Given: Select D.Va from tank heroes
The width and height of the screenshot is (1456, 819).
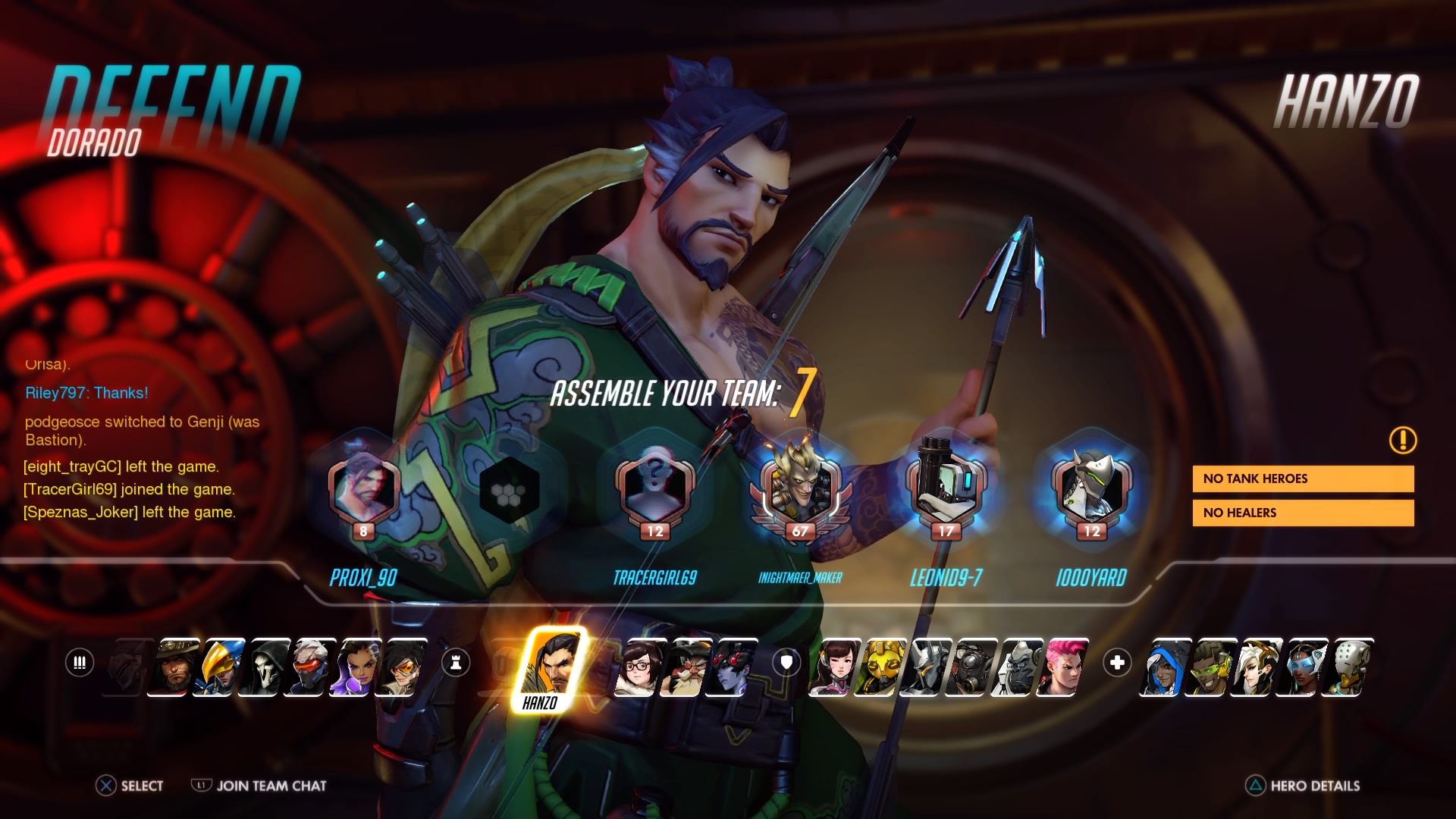Looking at the screenshot, I should [834, 667].
